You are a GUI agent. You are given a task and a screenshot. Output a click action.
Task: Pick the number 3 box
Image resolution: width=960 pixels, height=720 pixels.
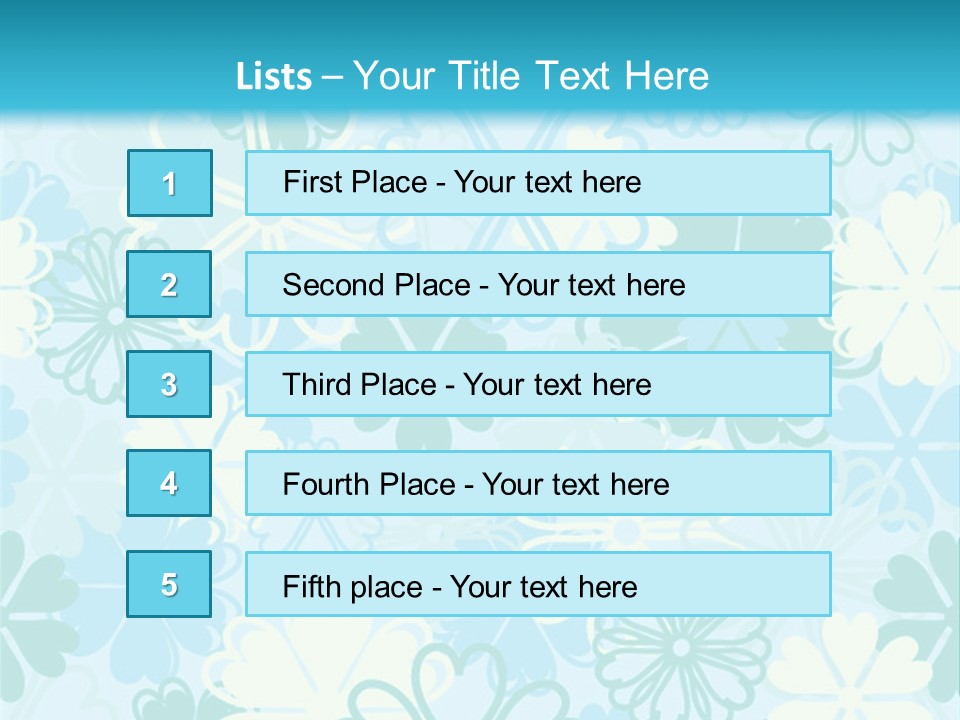[169, 384]
